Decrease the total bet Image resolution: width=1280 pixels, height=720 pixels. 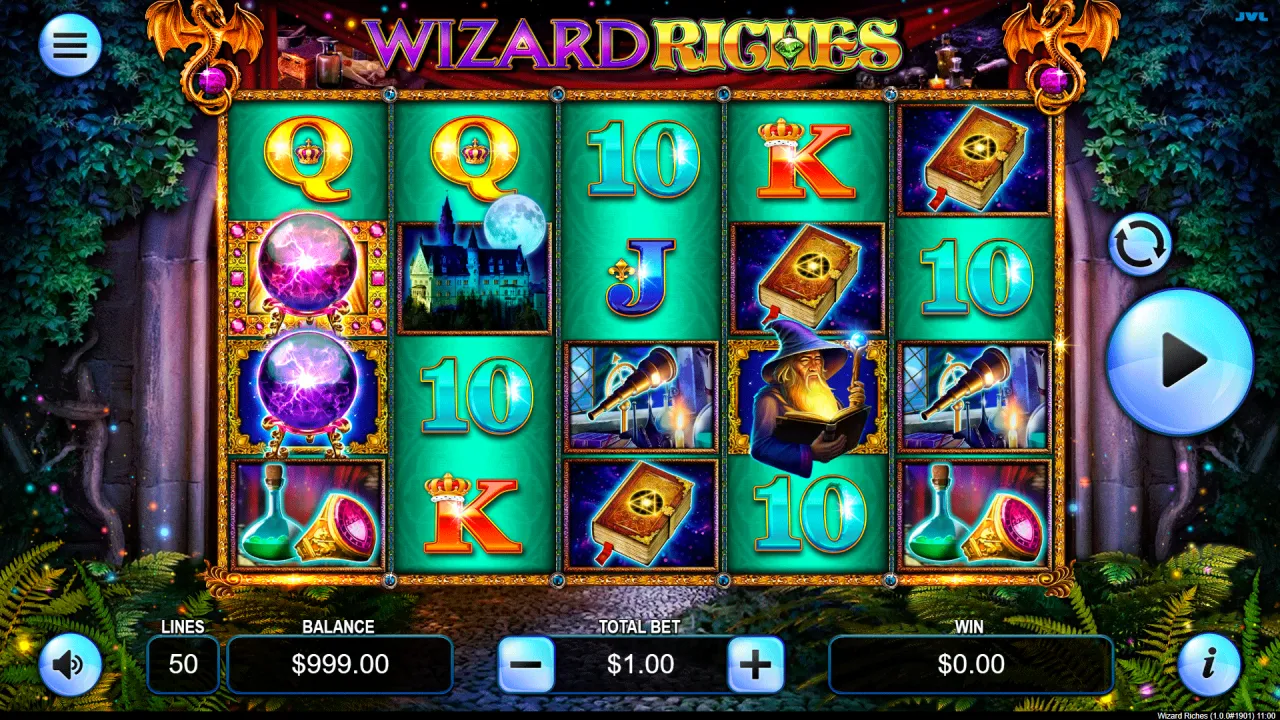tap(525, 664)
